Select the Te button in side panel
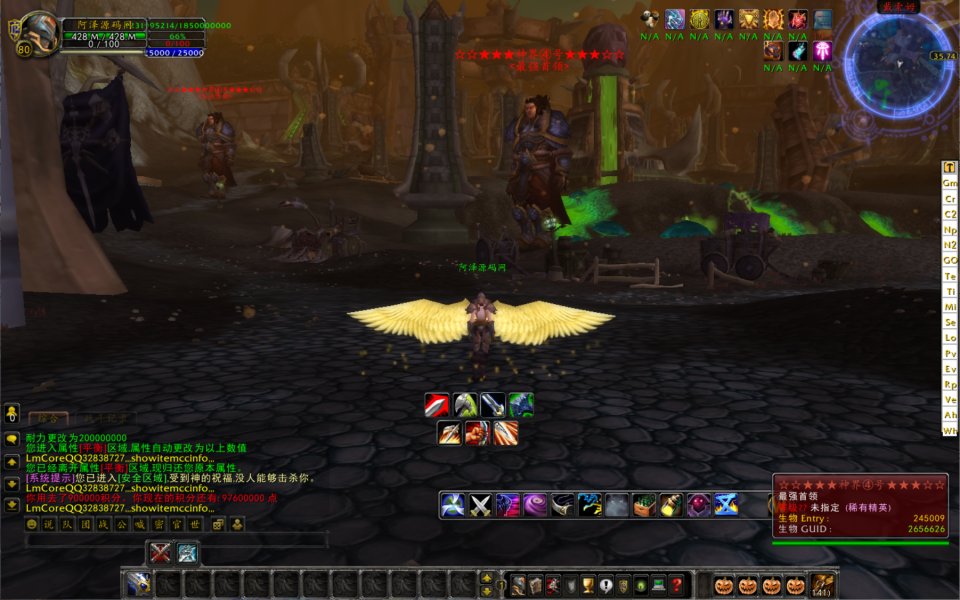The height and width of the screenshot is (600, 960). coord(950,276)
